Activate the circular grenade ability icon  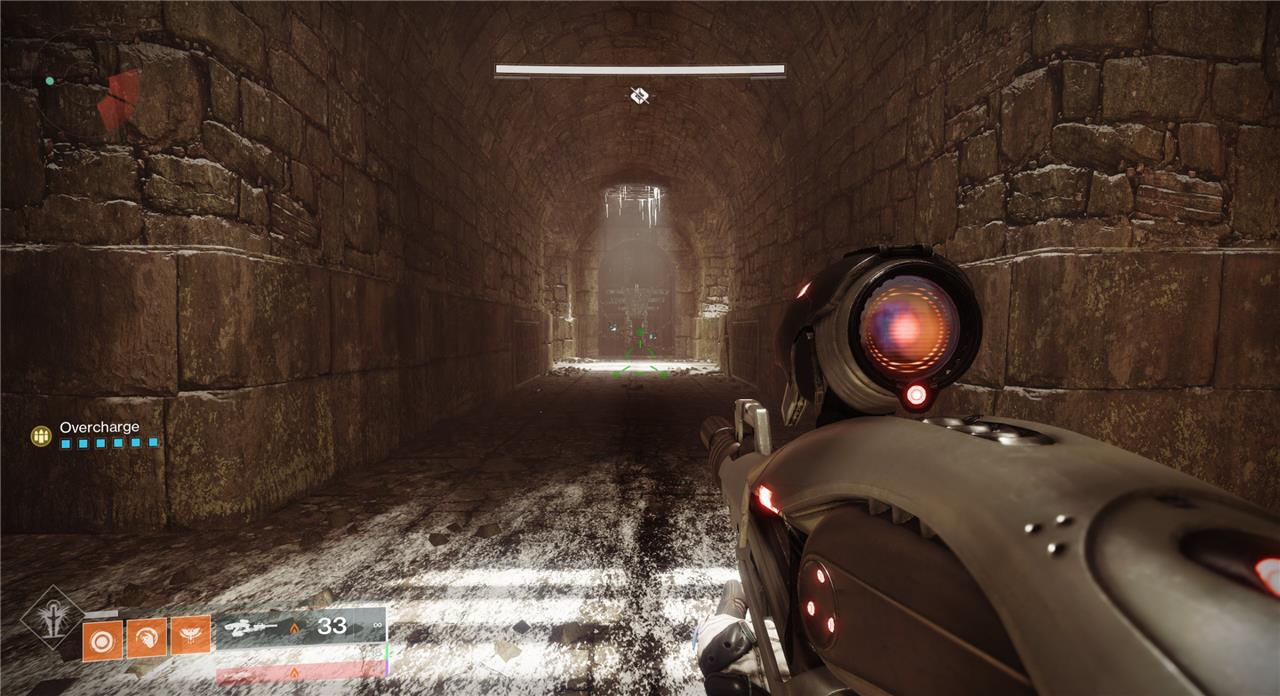103,639
